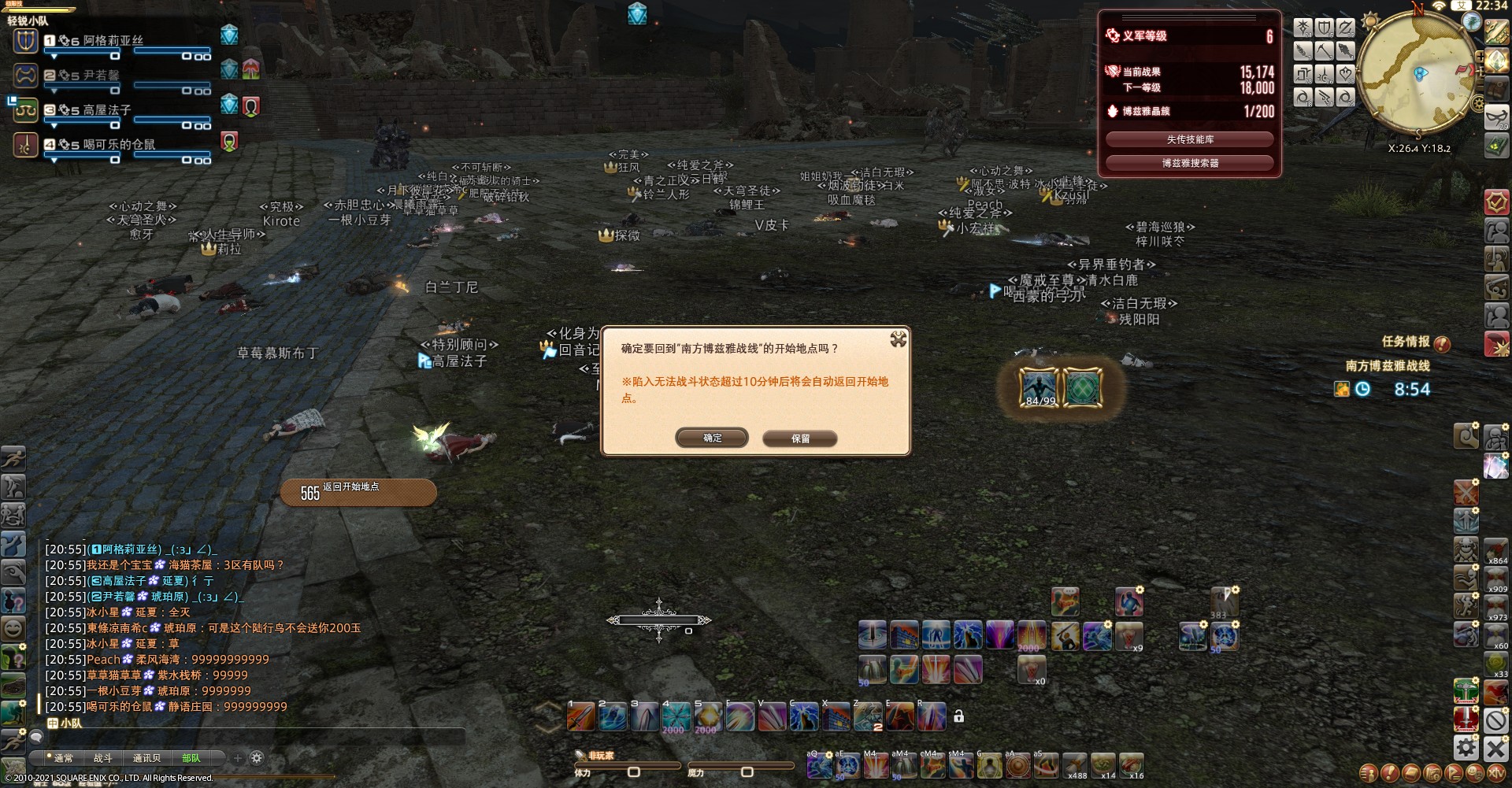Open the 失传技能库 lost actions cache
The width and height of the screenshot is (1512, 788).
[1189, 139]
